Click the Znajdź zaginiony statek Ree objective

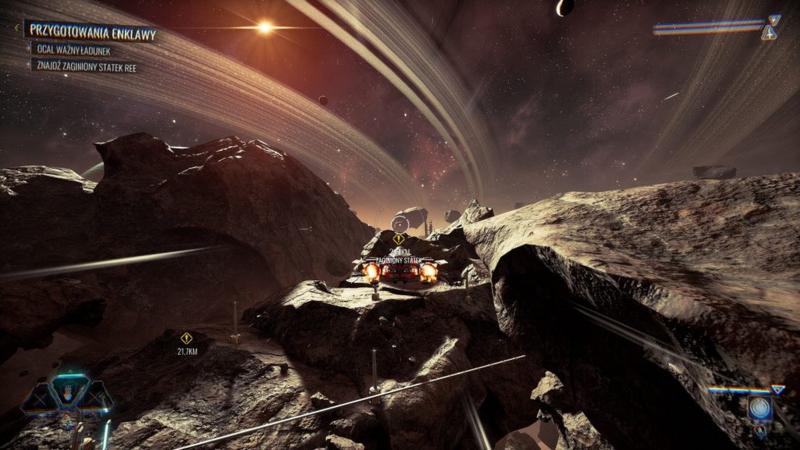pyautogui.click(x=87, y=67)
